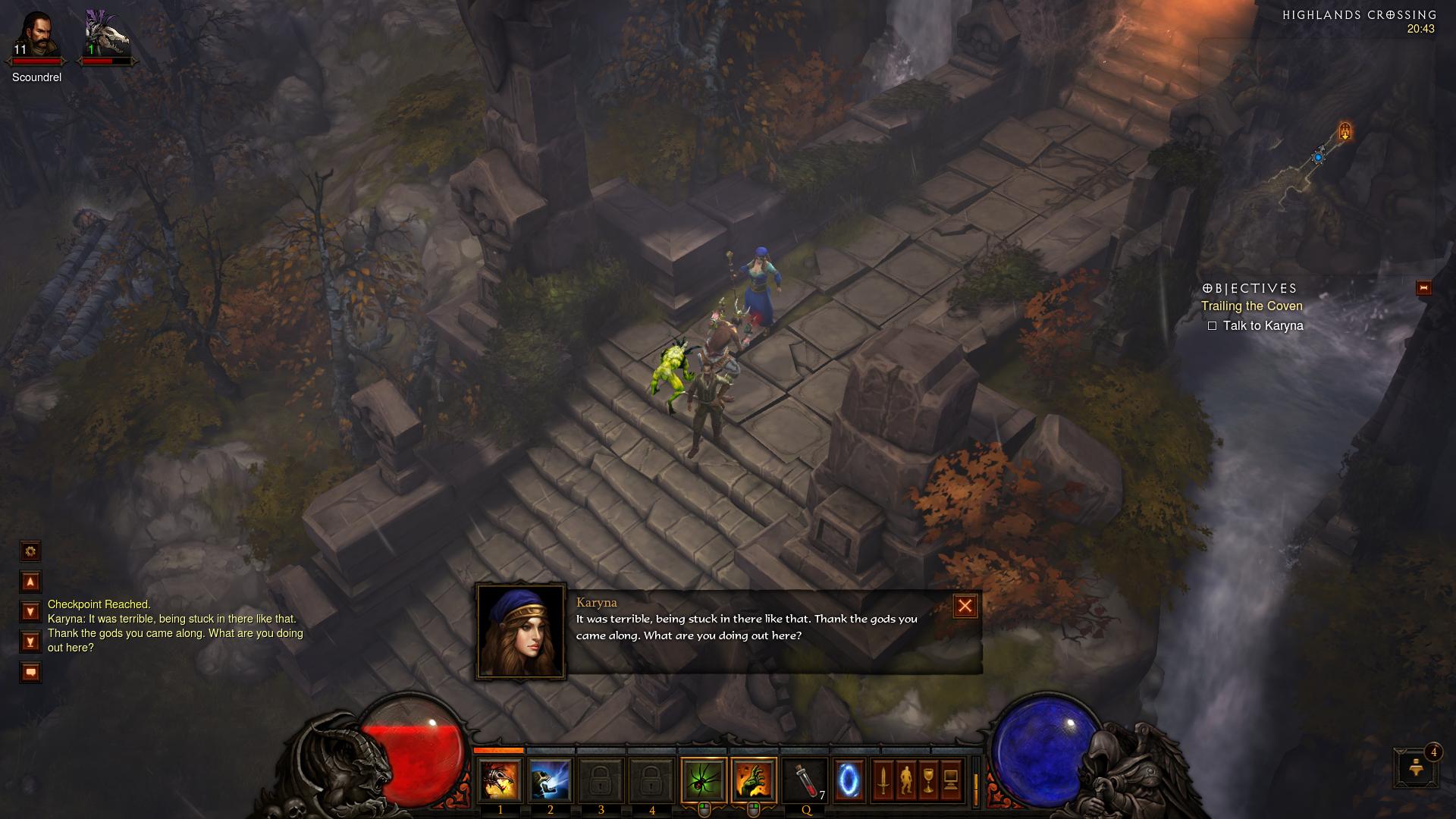Activate the grasping zombie hand skill
The height and width of the screenshot is (819, 1456).
point(755,780)
